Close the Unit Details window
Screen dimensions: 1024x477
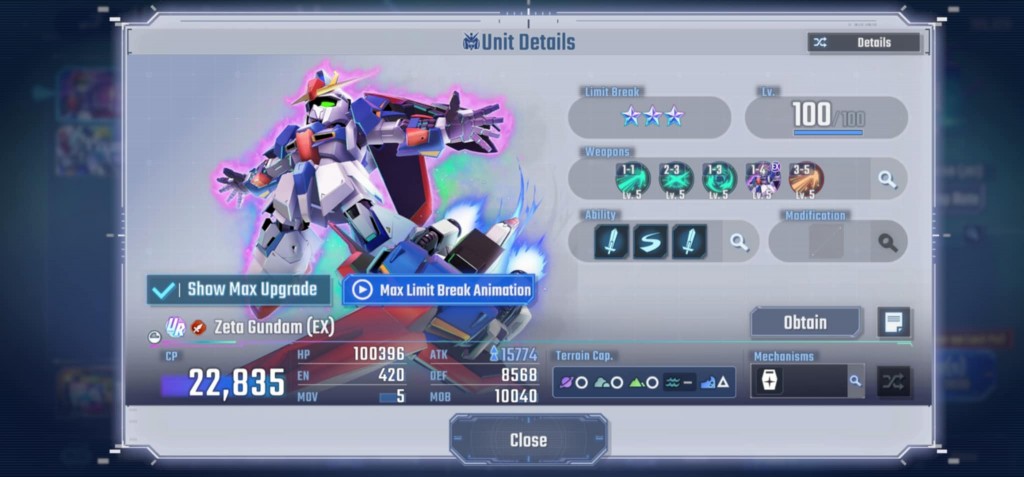[527, 439]
